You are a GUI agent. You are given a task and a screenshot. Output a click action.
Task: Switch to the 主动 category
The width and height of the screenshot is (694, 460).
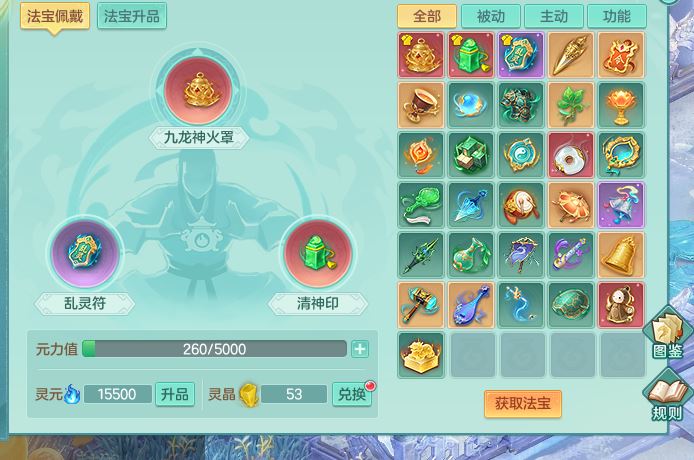click(x=554, y=16)
